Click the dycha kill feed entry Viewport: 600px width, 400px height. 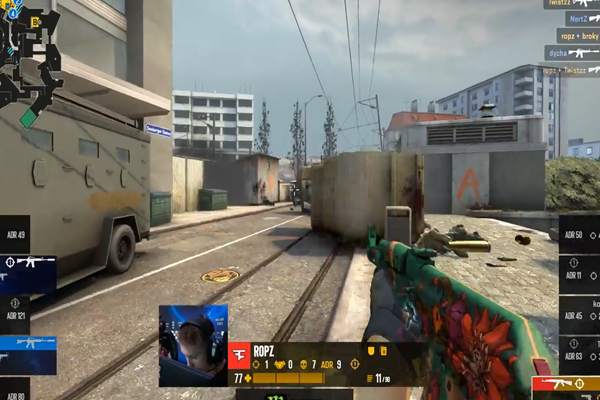point(571,53)
